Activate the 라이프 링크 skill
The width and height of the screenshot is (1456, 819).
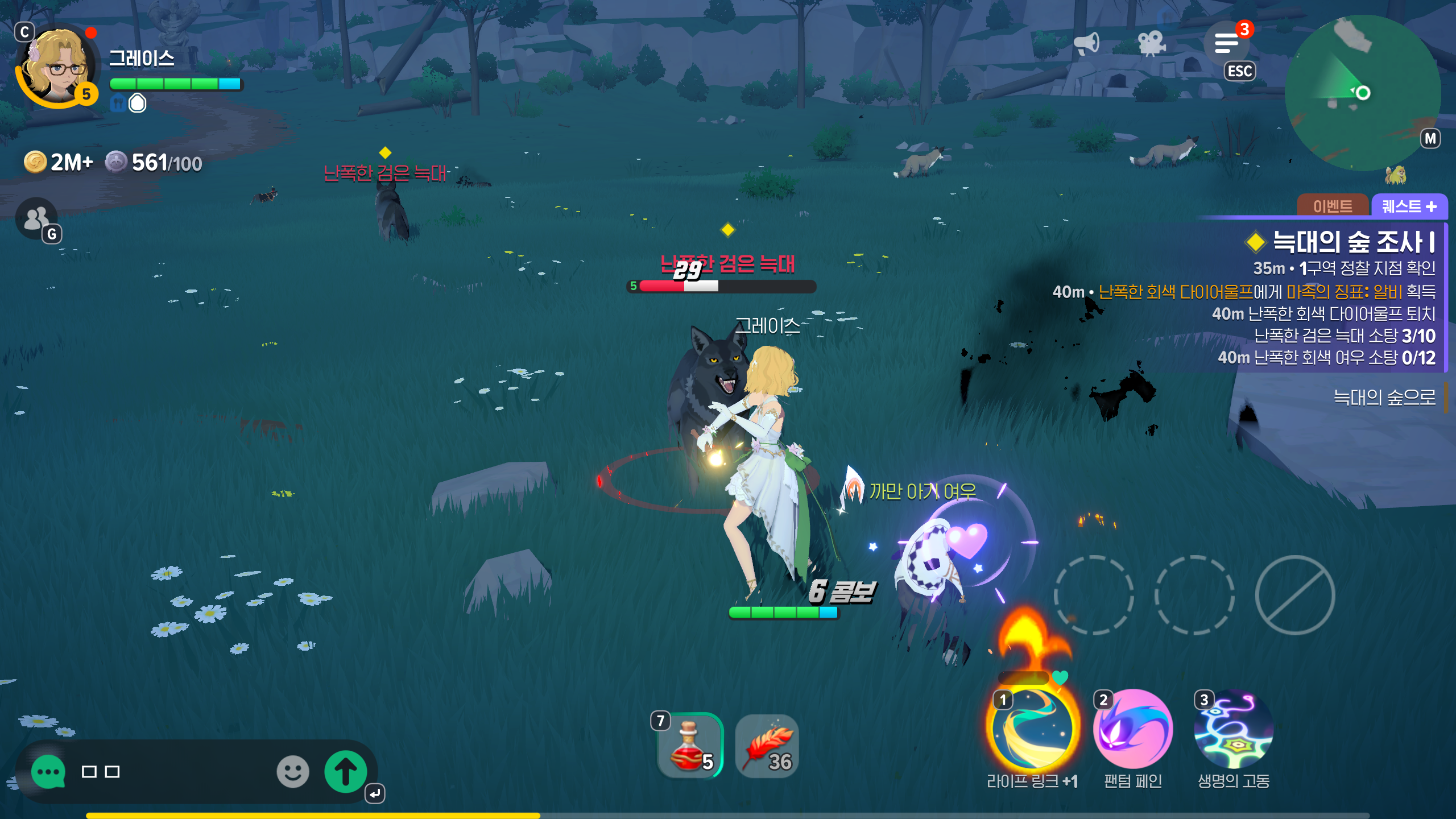click(x=1032, y=729)
